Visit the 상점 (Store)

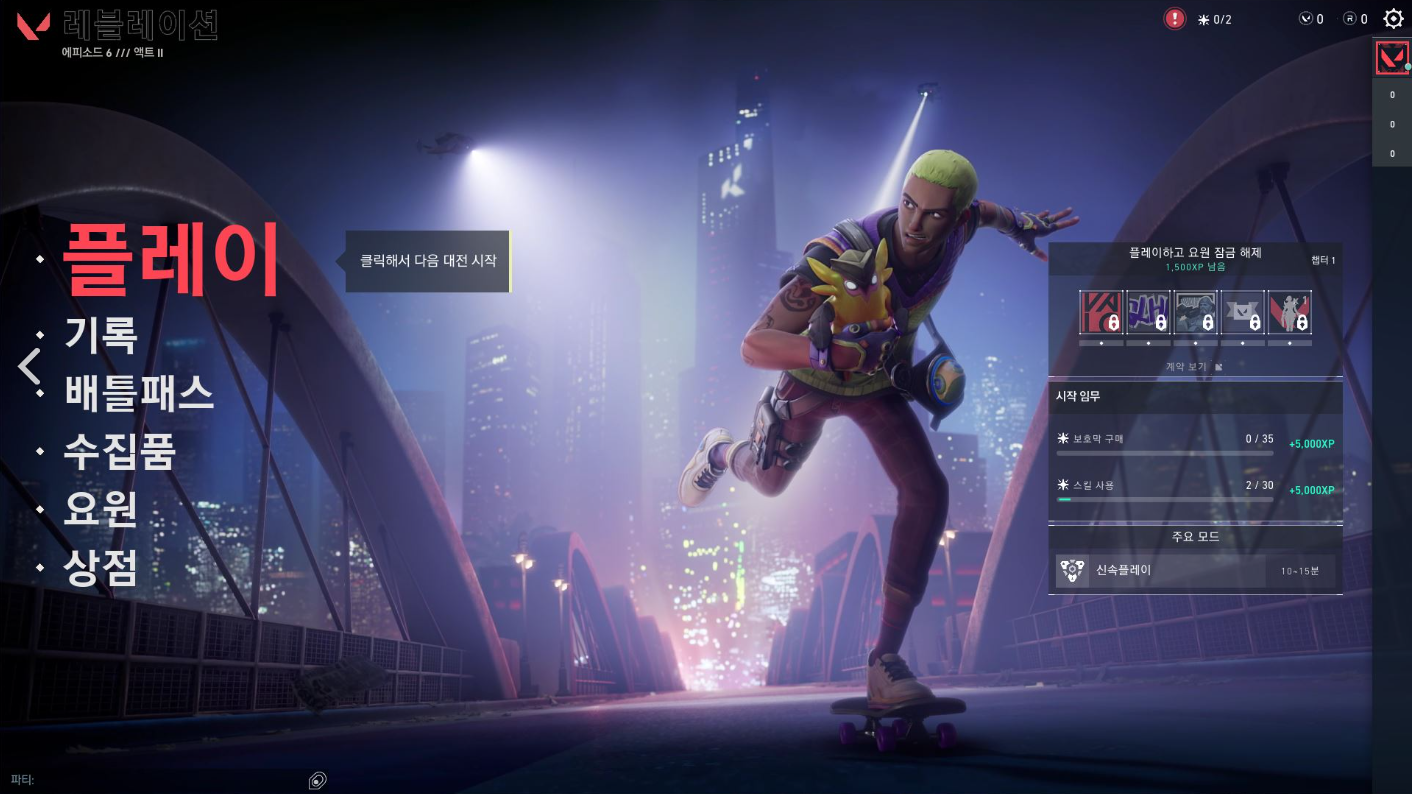tap(100, 567)
